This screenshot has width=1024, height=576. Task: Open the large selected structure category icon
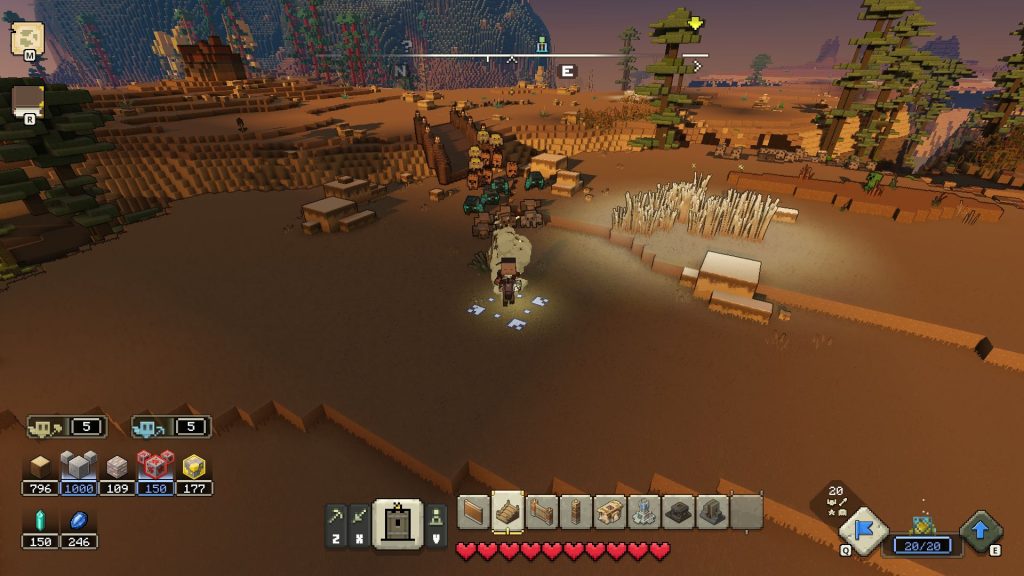click(x=398, y=523)
